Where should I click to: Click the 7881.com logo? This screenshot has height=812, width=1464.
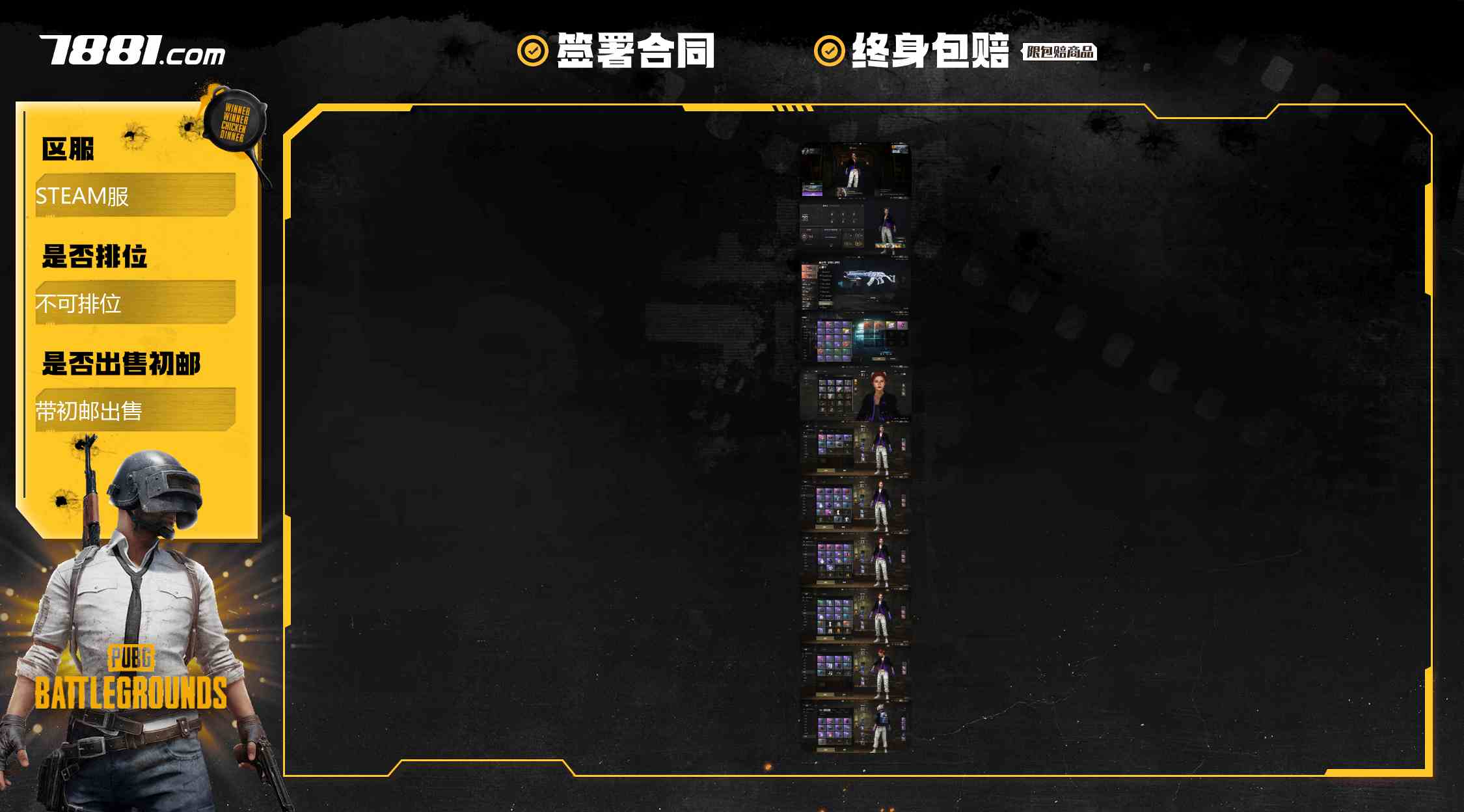(x=133, y=51)
